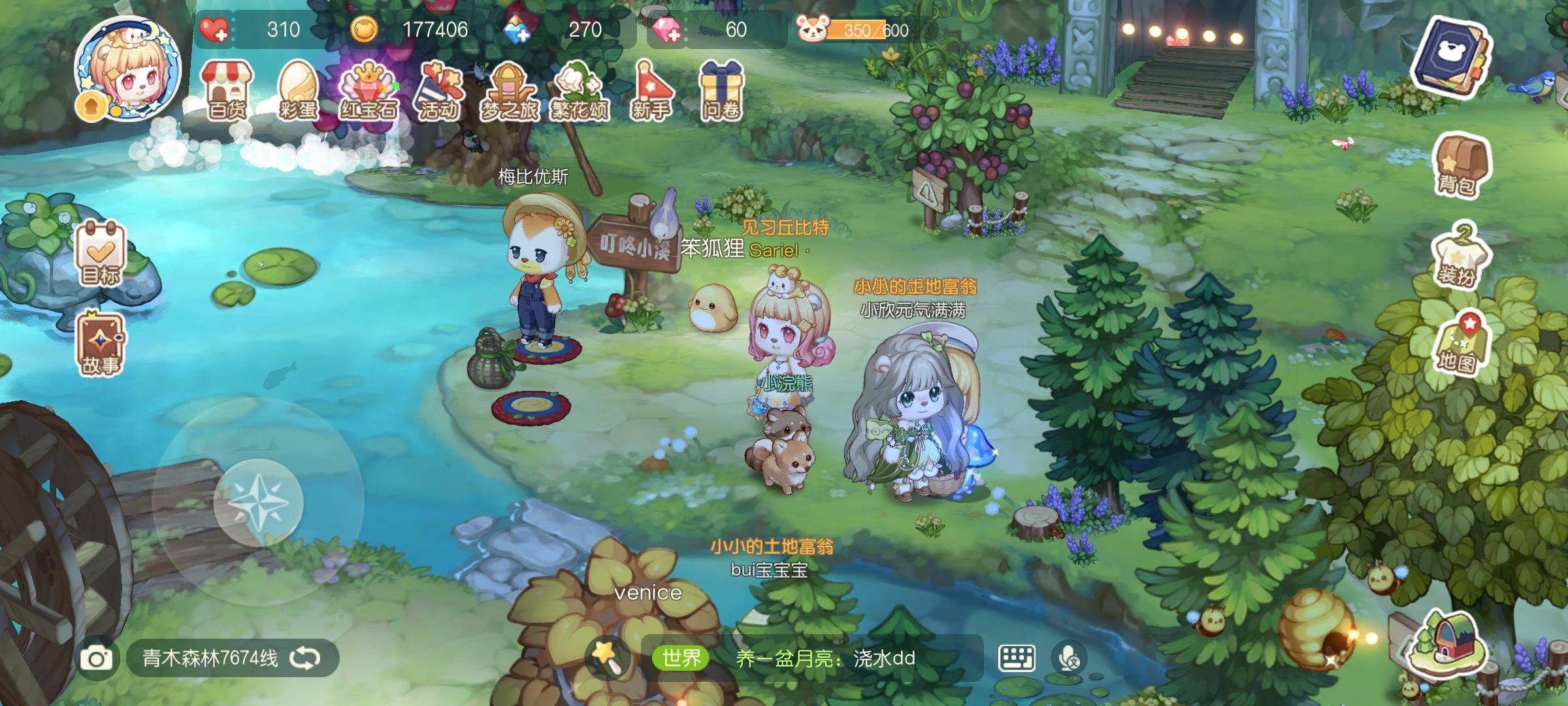Viewport: 1568px width, 706px height.
Task: Open the 梦之旅 dream journey
Action: point(510,88)
